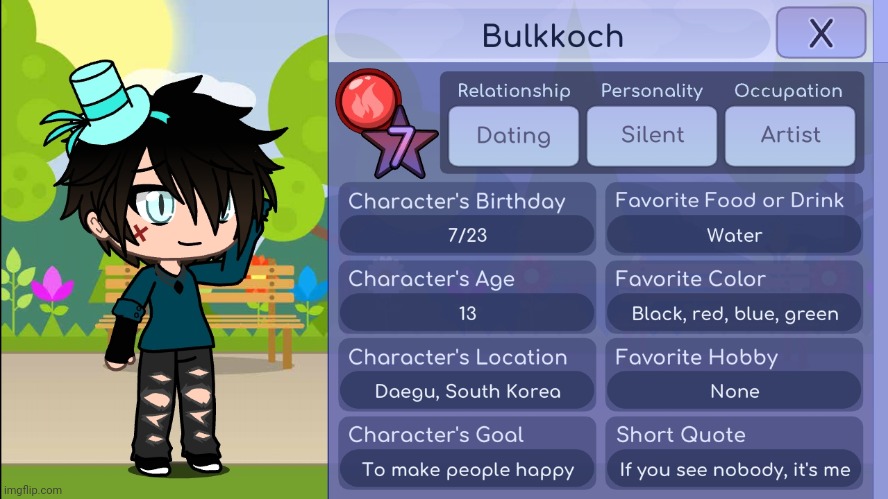
Task: Change the Silent personality setting
Action: coord(652,135)
